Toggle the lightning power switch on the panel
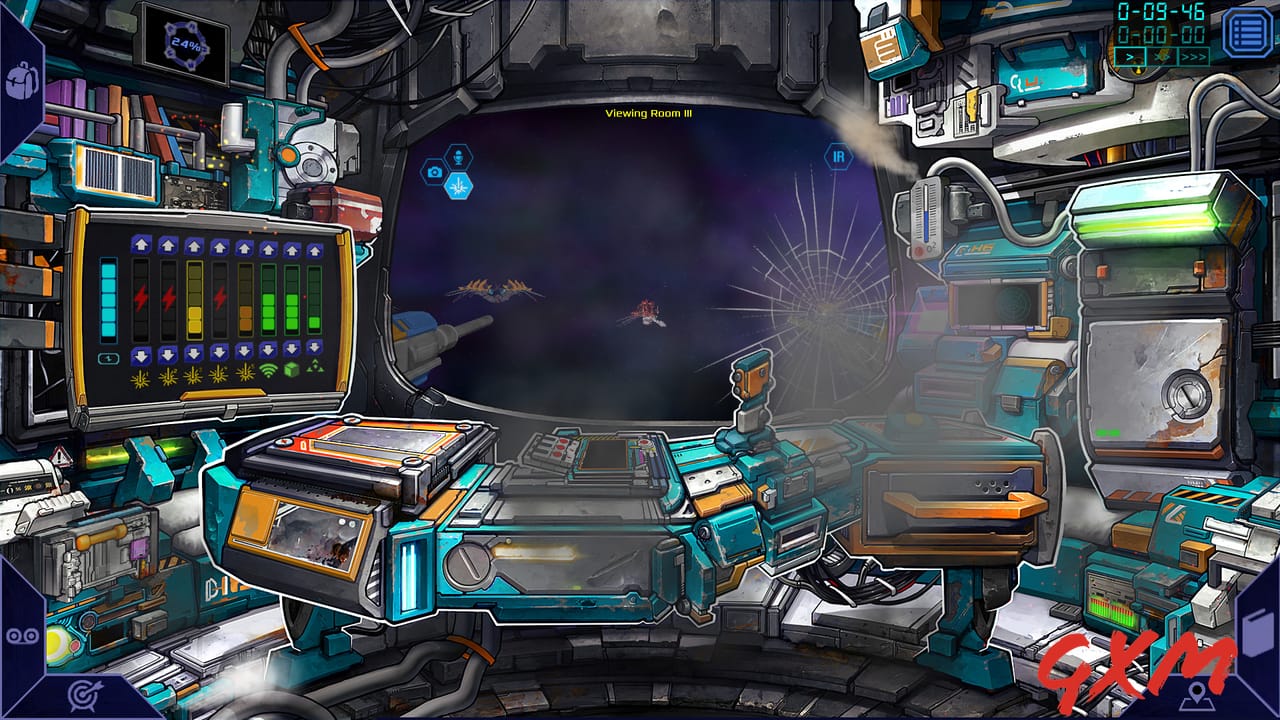Image resolution: width=1280 pixels, height=720 pixels. click(x=107, y=357)
